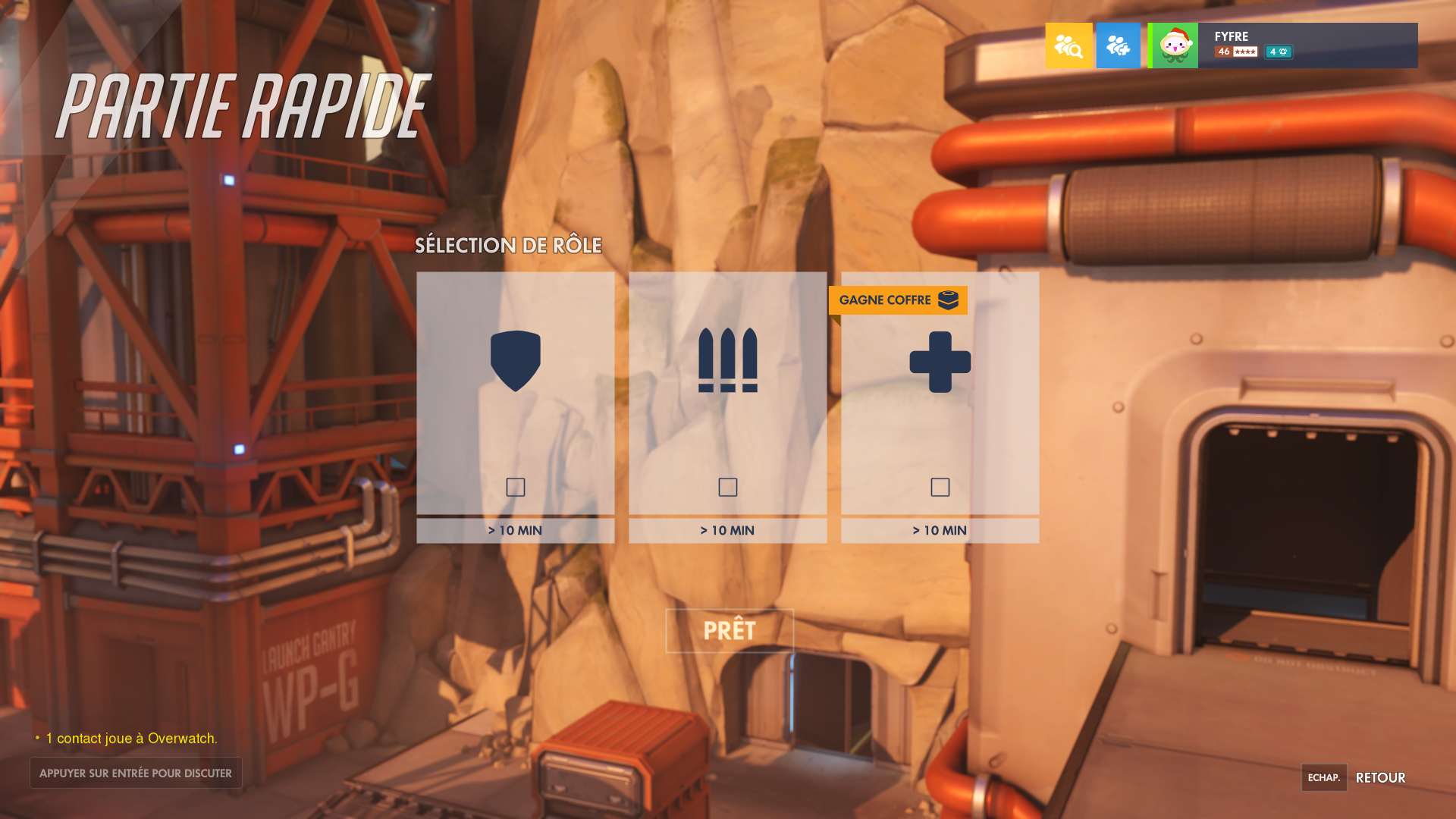Click the GAGNE COFFRE badge

pos(898,300)
